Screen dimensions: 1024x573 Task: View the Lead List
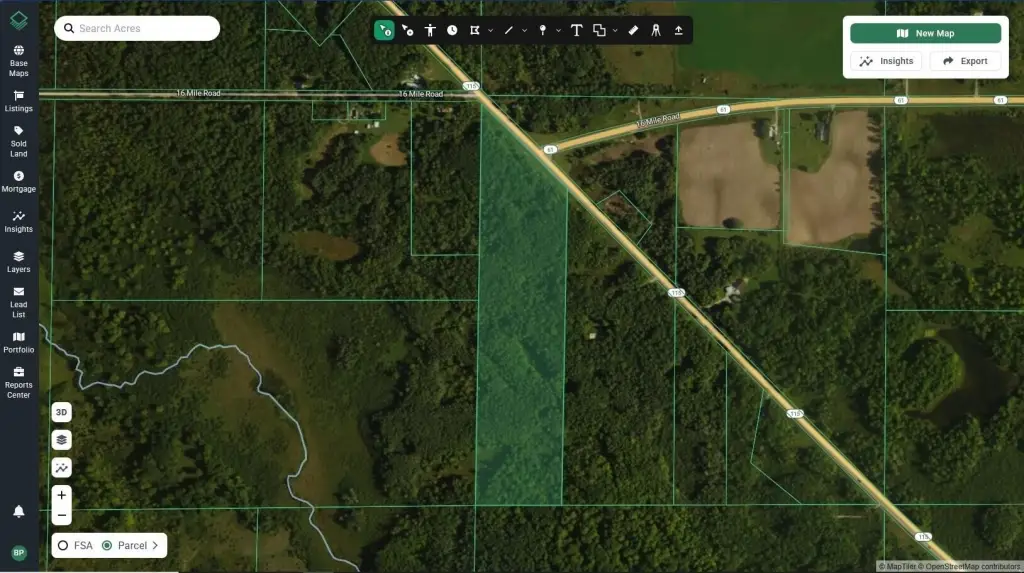pos(18,301)
